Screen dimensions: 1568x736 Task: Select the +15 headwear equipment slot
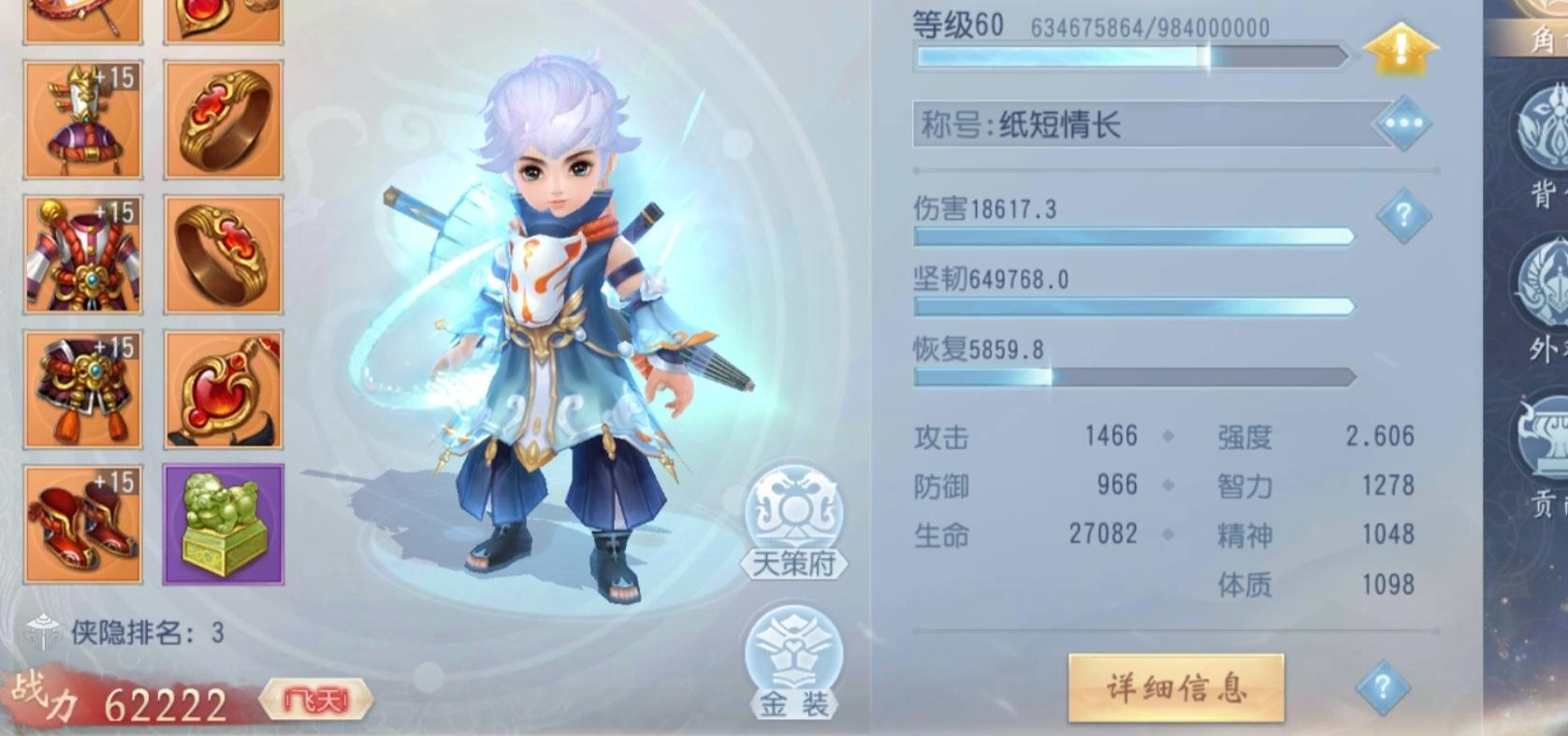pos(82,120)
